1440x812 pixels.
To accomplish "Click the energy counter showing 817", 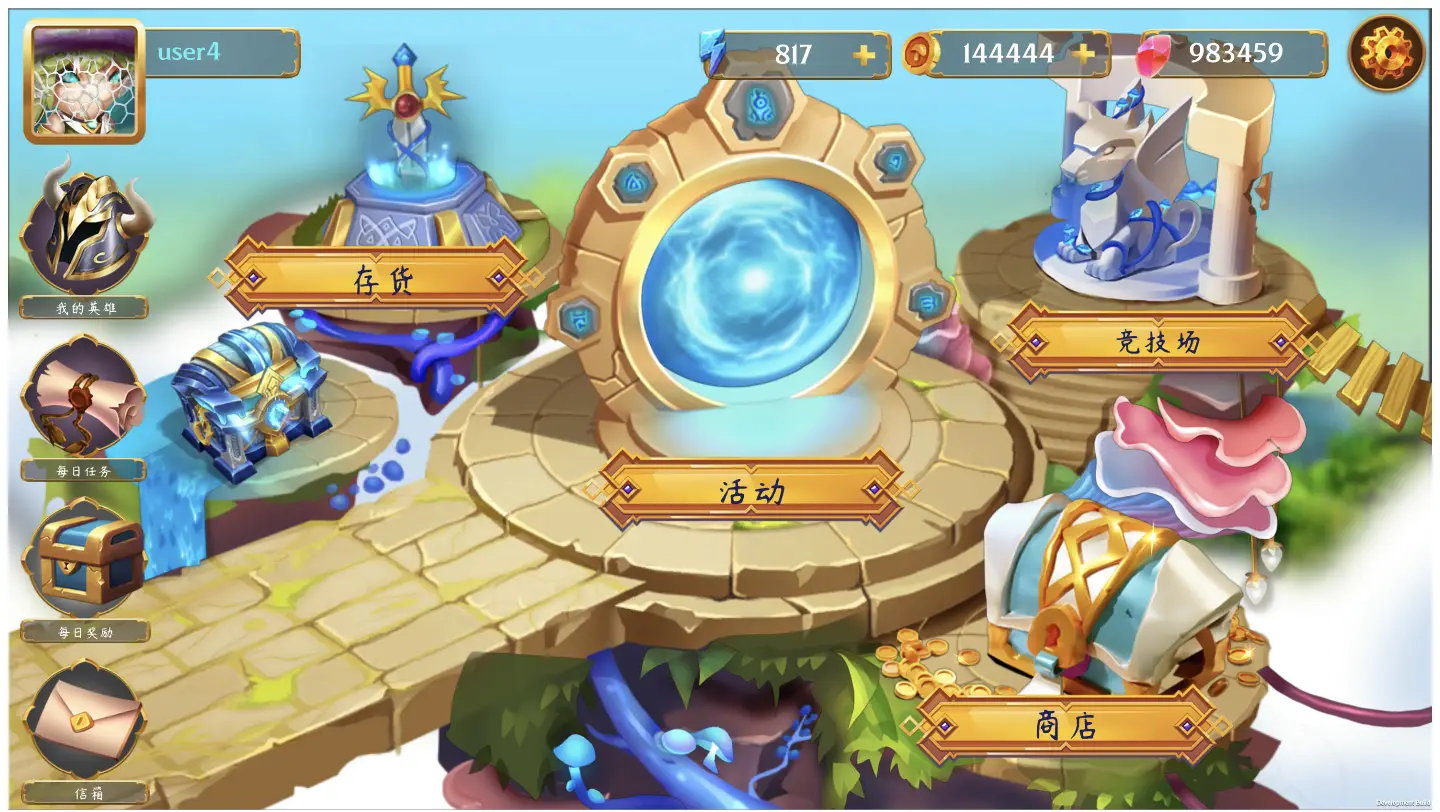I will click(x=795, y=55).
